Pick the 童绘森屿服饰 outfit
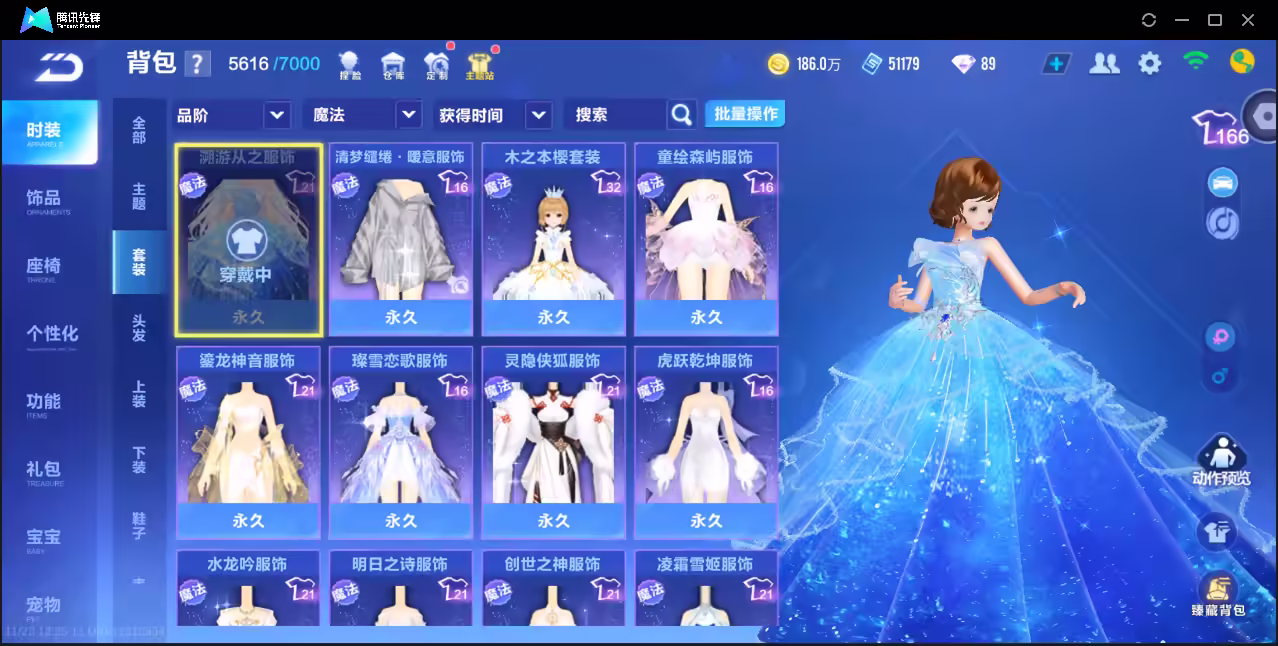The width and height of the screenshot is (1278, 646). [x=706, y=238]
